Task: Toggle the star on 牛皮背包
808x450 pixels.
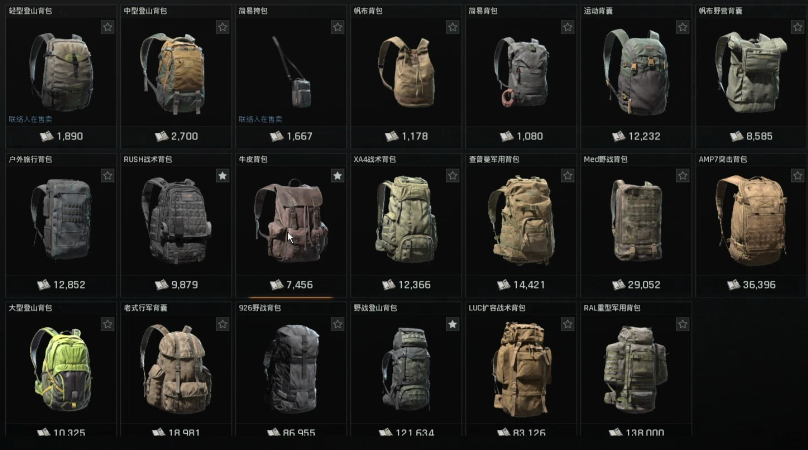Action: tap(337, 176)
